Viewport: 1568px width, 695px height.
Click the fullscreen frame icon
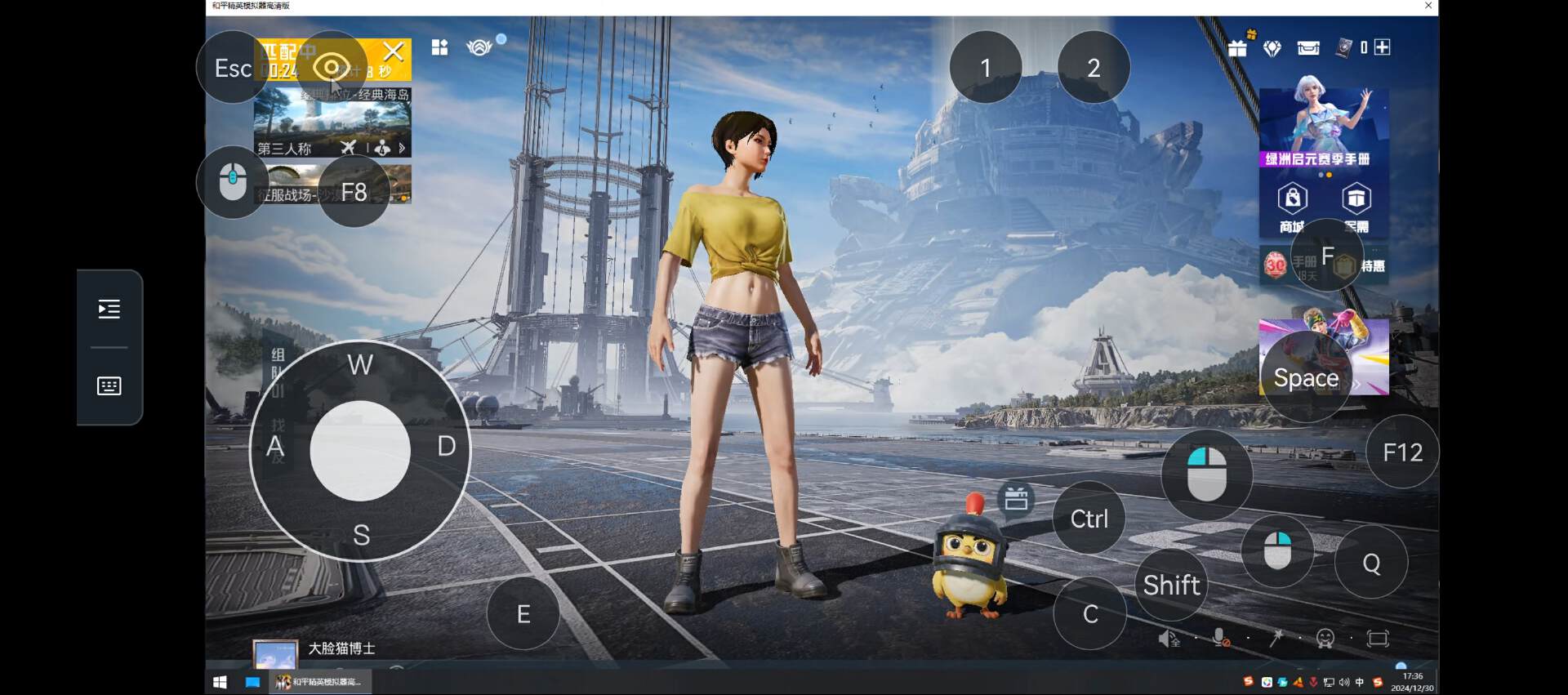coord(1378,639)
